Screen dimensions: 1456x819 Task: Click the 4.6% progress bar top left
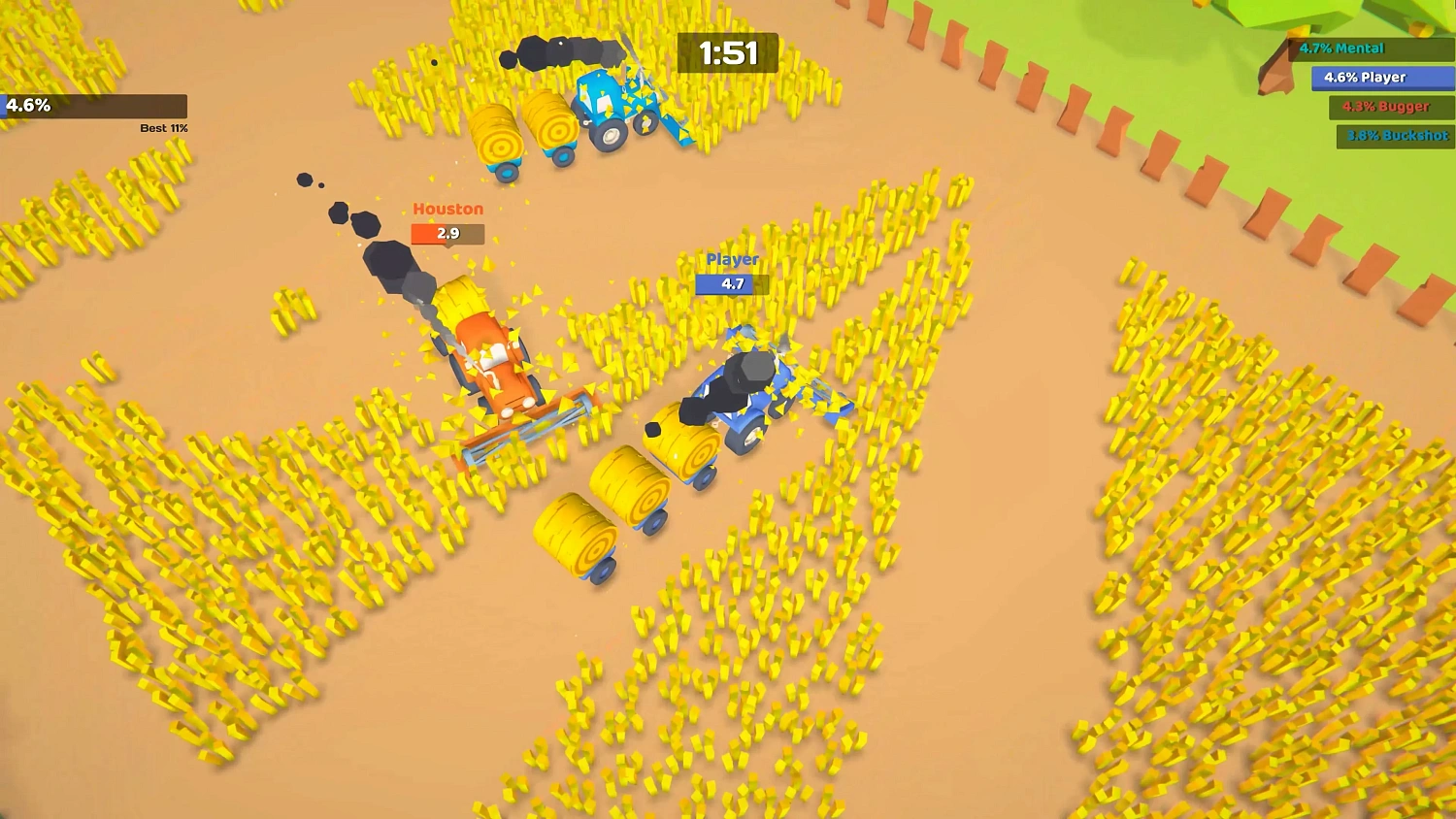click(x=94, y=106)
